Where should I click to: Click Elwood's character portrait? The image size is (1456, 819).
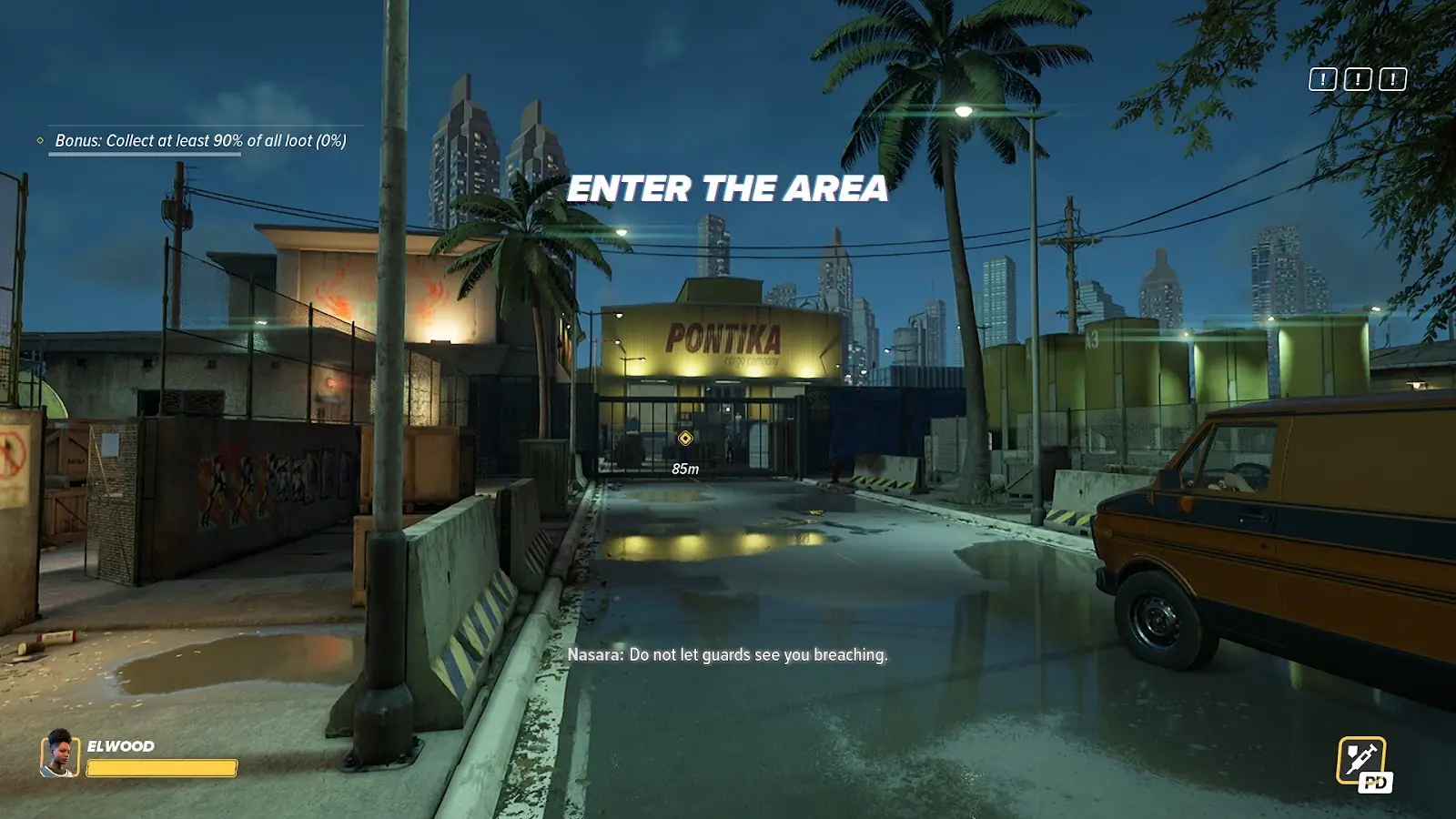pyautogui.click(x=59, y=753)
